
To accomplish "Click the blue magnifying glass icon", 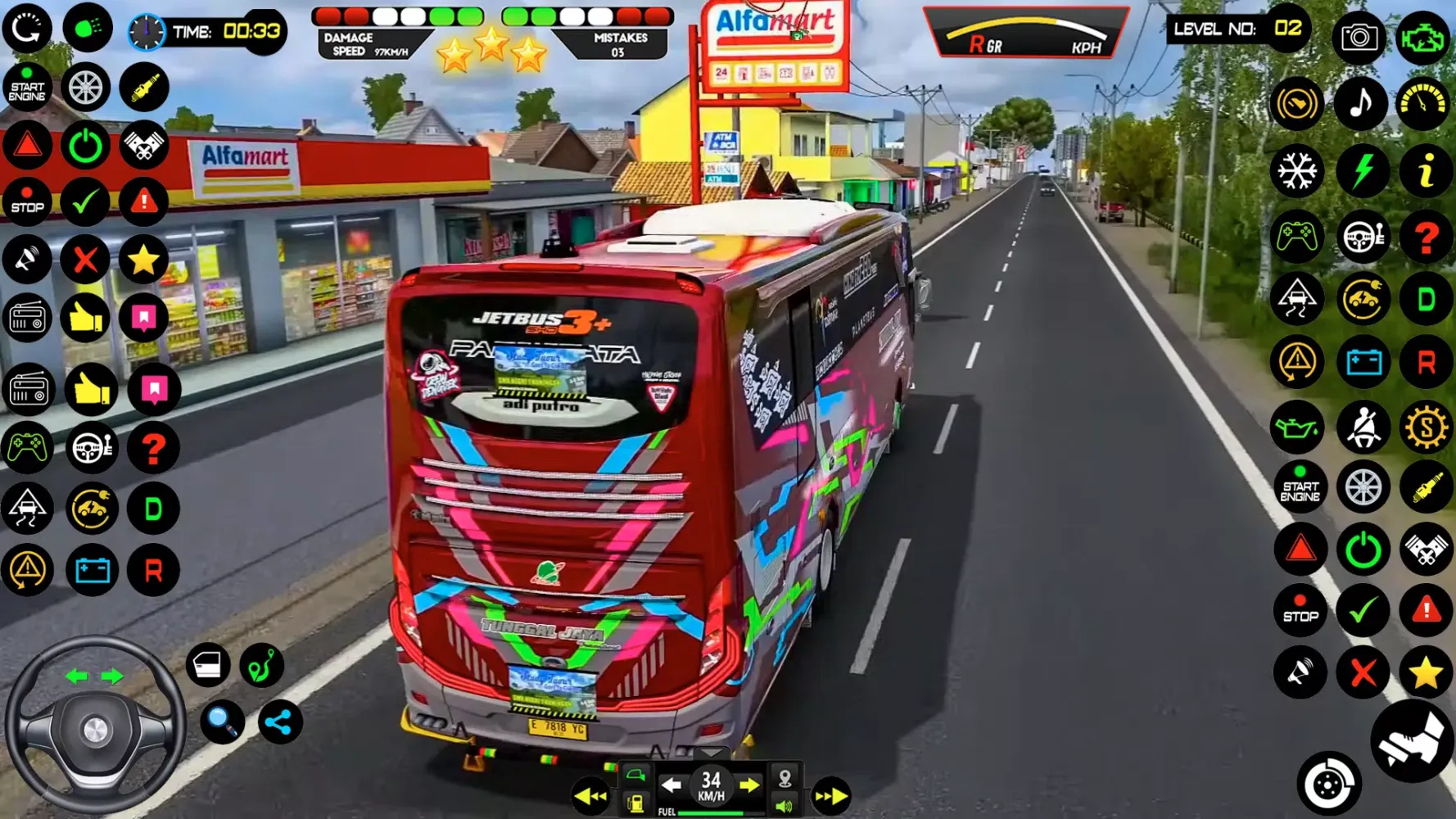I will click(x=222, y=722).
